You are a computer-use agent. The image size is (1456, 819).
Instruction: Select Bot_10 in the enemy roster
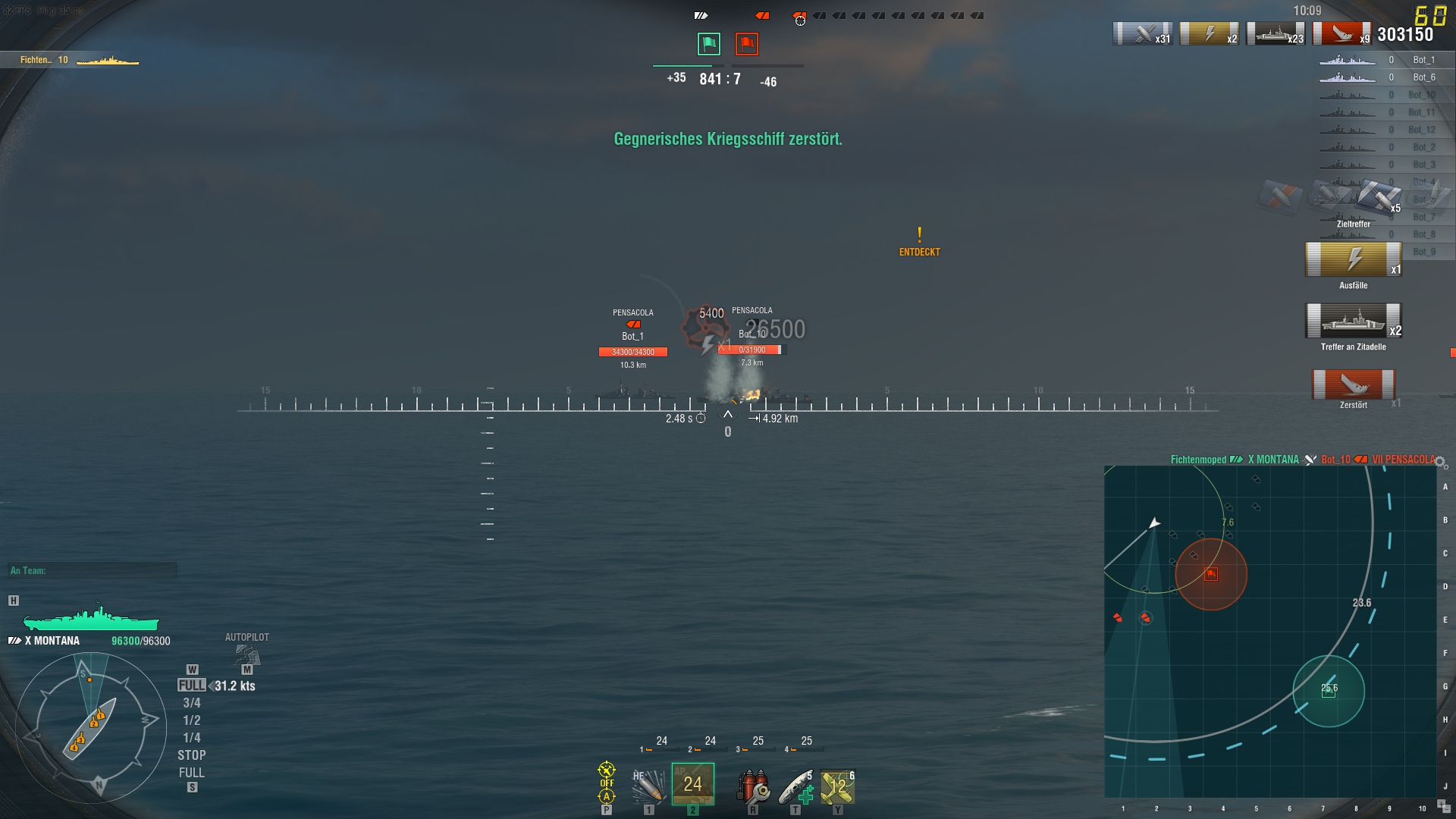(1424, 94)
